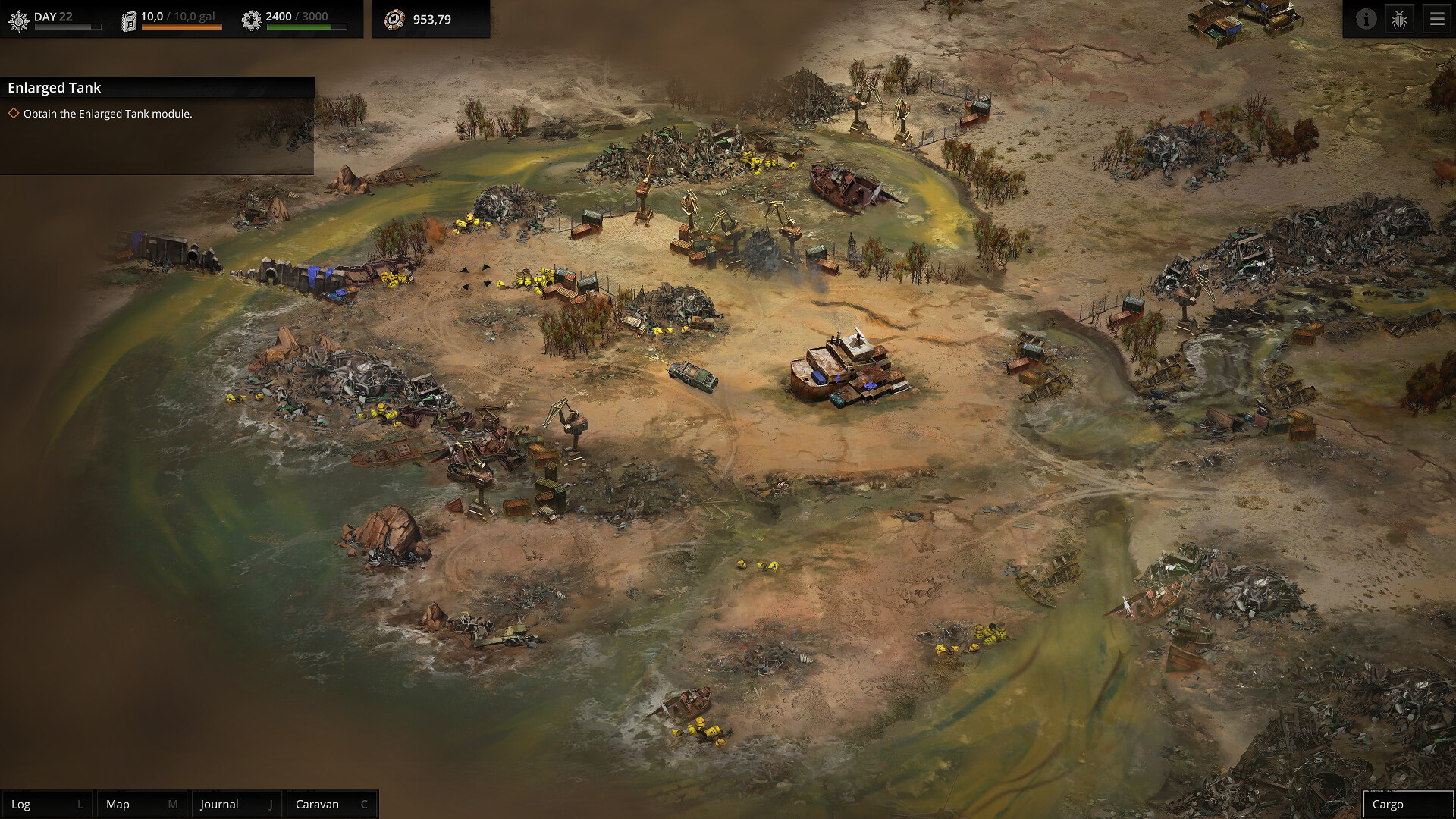
Task: Click the Enlarged Tank quest title
Action: pyautogui.click(x=54, y=88)
